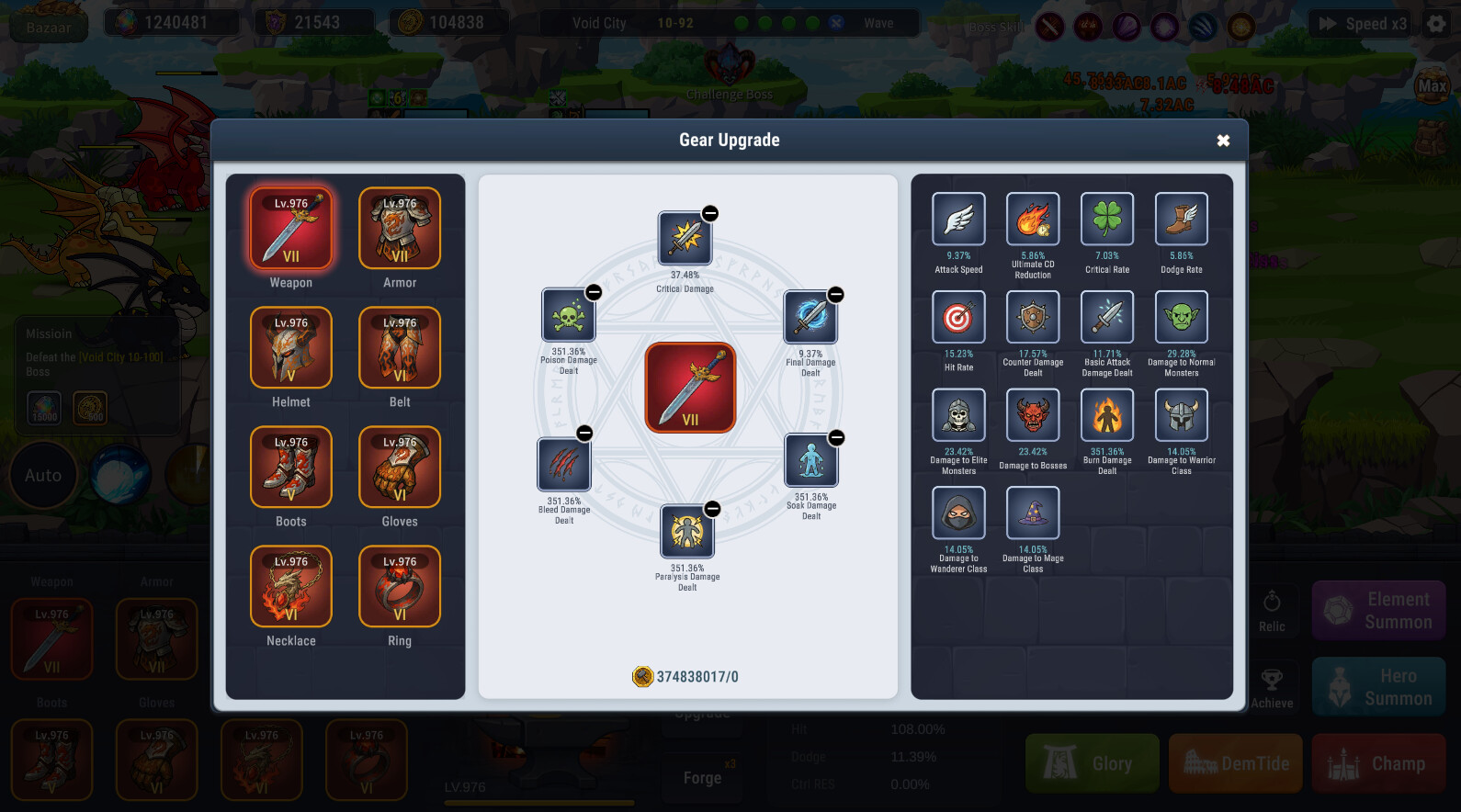Screen dimensions: 1461x812
Task: Open the Armor gear slot
Action: click(399, 228)
